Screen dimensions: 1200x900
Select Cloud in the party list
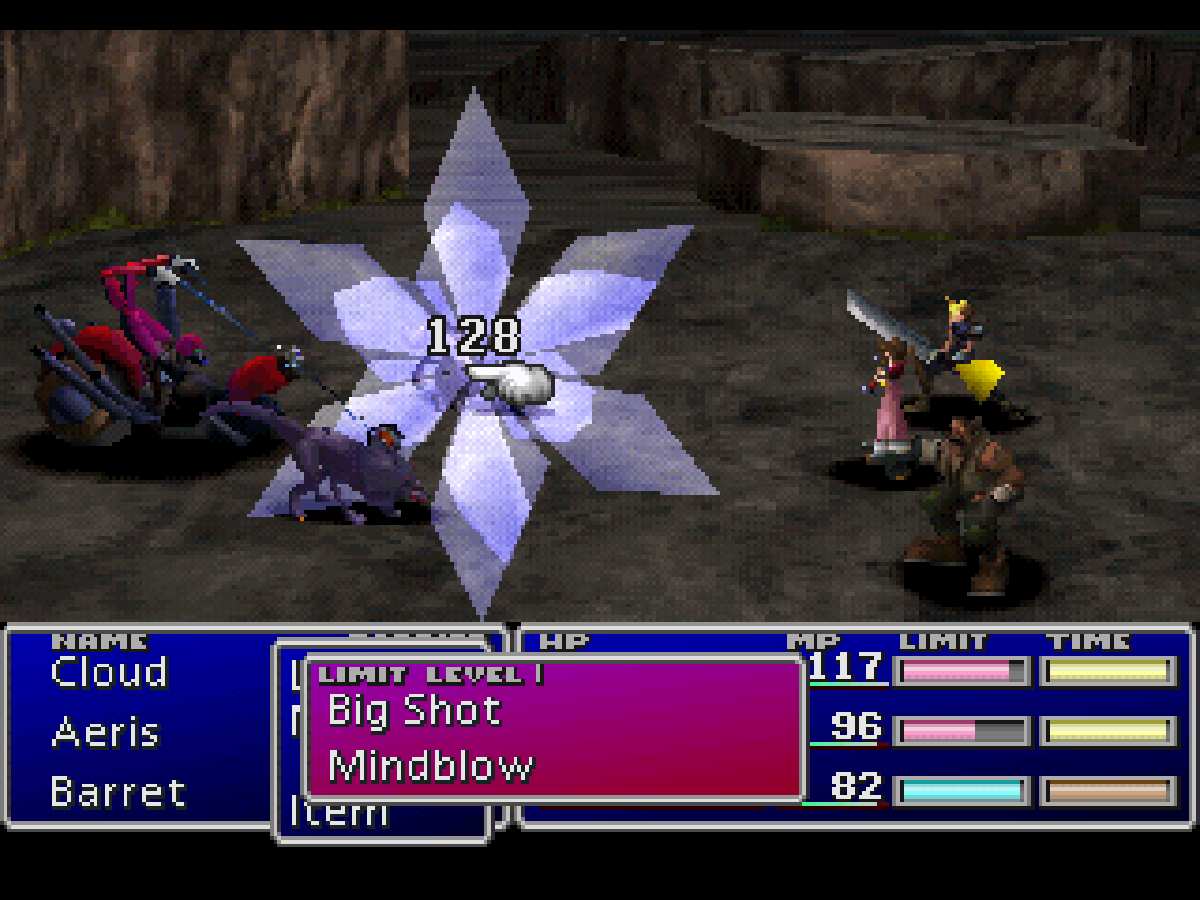109,673
